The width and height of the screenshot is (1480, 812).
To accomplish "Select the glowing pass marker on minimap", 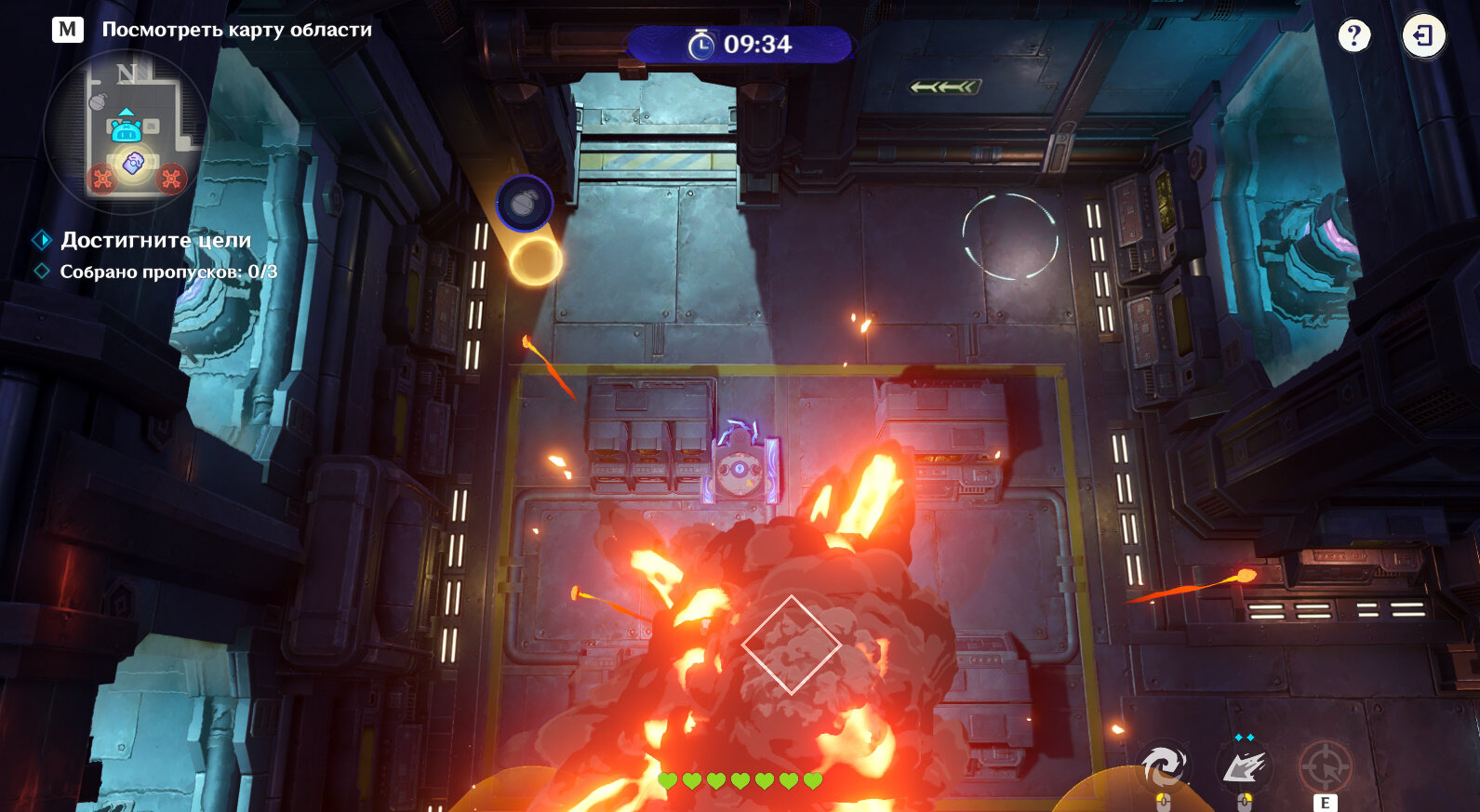I will coord(134,164).
